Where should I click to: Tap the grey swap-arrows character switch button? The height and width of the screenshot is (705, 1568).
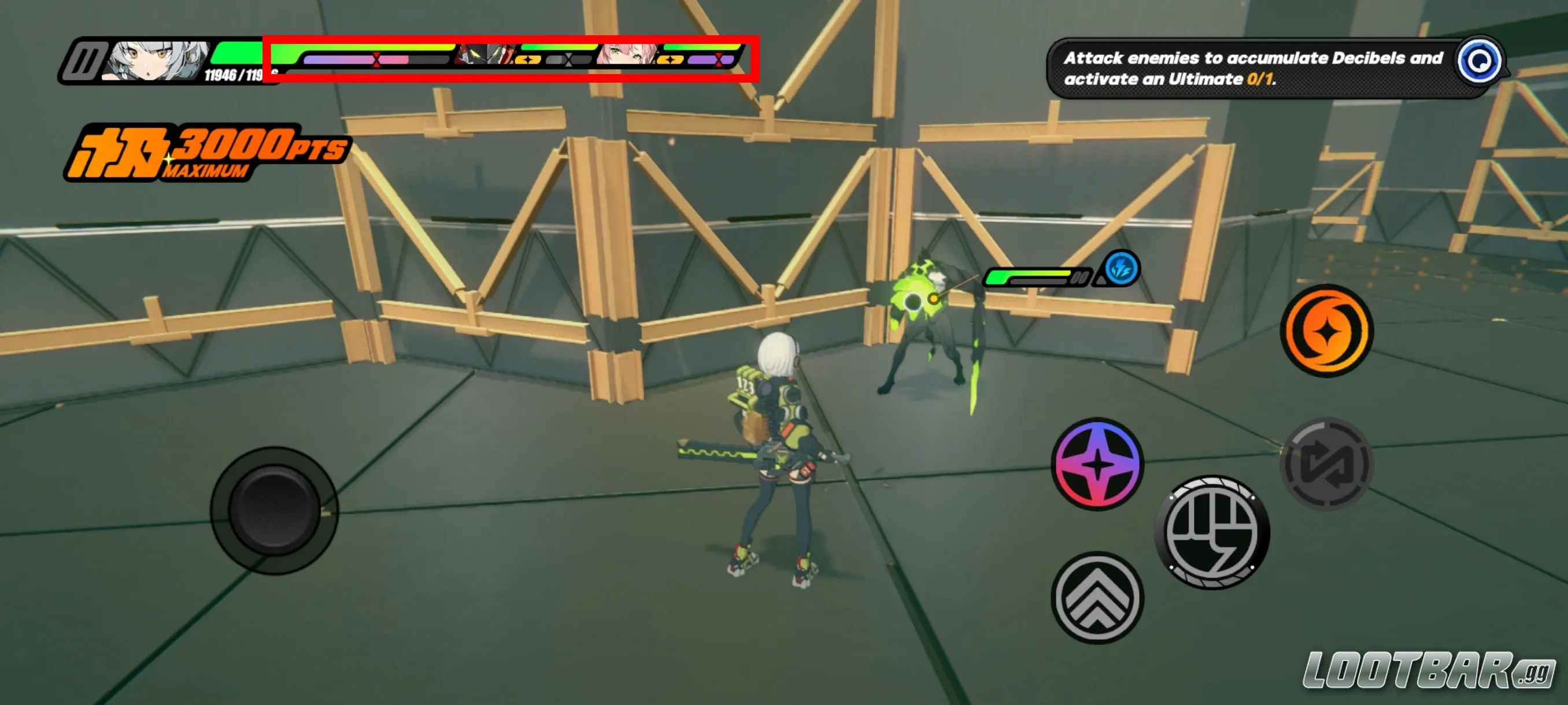[x=1326, y=463]
